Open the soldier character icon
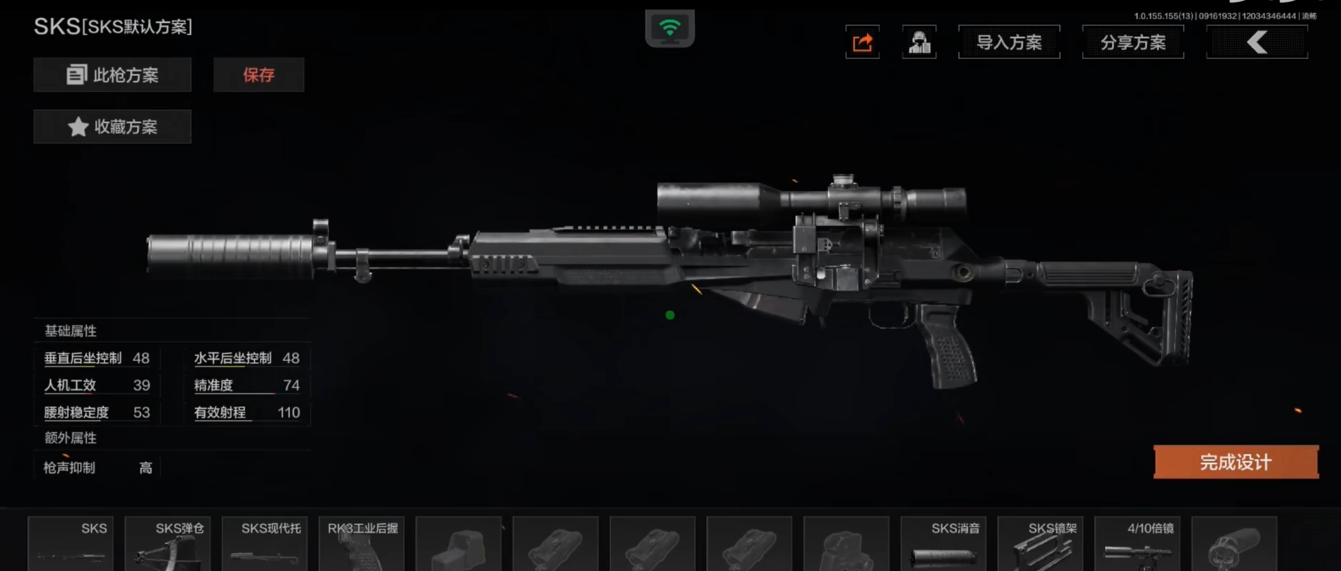1341x571 pixels. 919,43
